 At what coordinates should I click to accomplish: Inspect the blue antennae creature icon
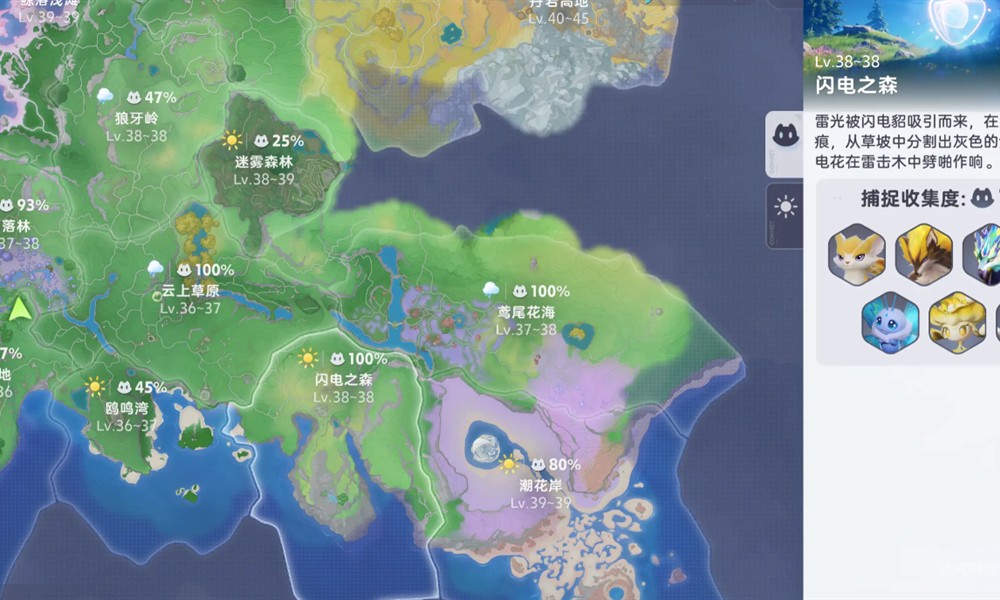890,322
